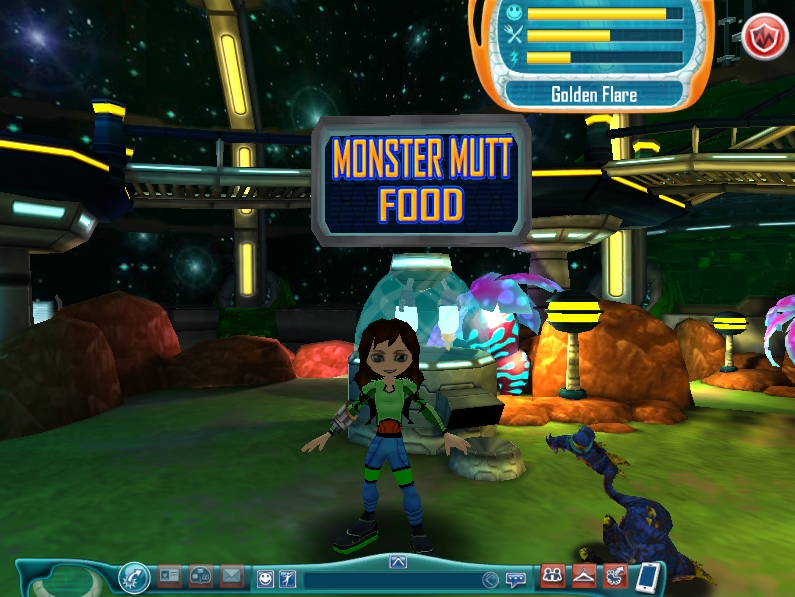795x597 pixels.
Task: Click the round left-arrow chat button
Action: point(490,580)
